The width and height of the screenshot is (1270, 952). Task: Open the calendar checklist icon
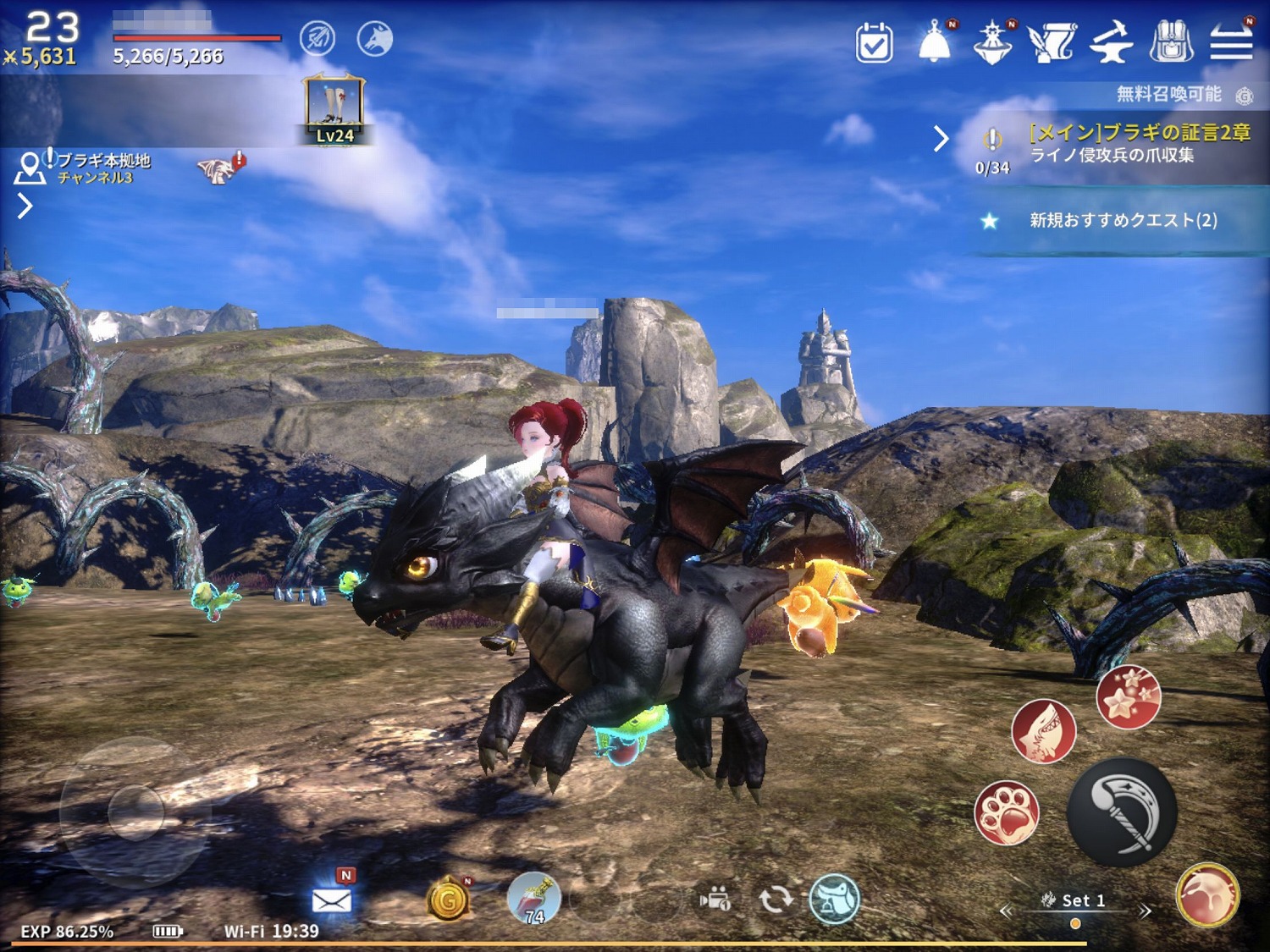[x=874, y=42]
